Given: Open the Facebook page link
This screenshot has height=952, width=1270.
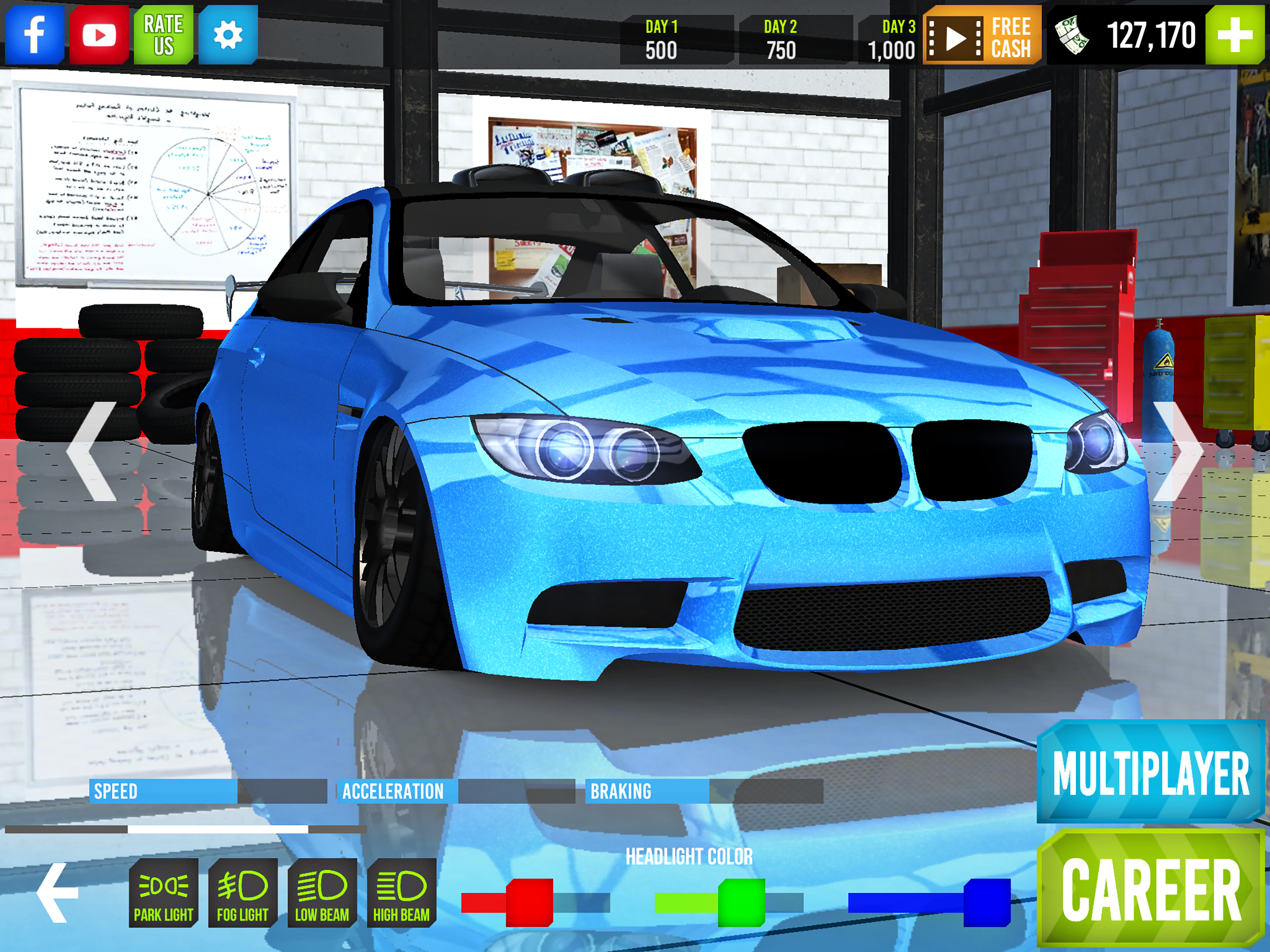Looking at the screenshot, I should pyautogui.click(x=34, y=34).
